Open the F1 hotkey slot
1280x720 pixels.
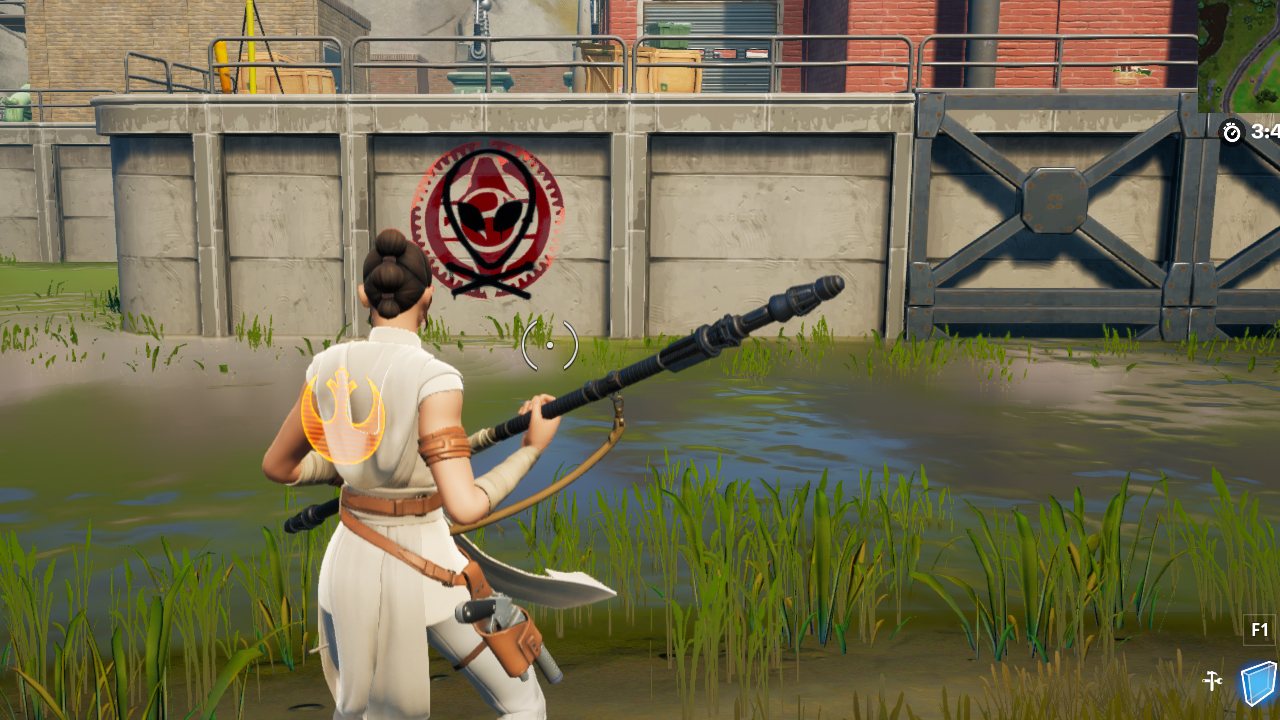(1257, 629)
